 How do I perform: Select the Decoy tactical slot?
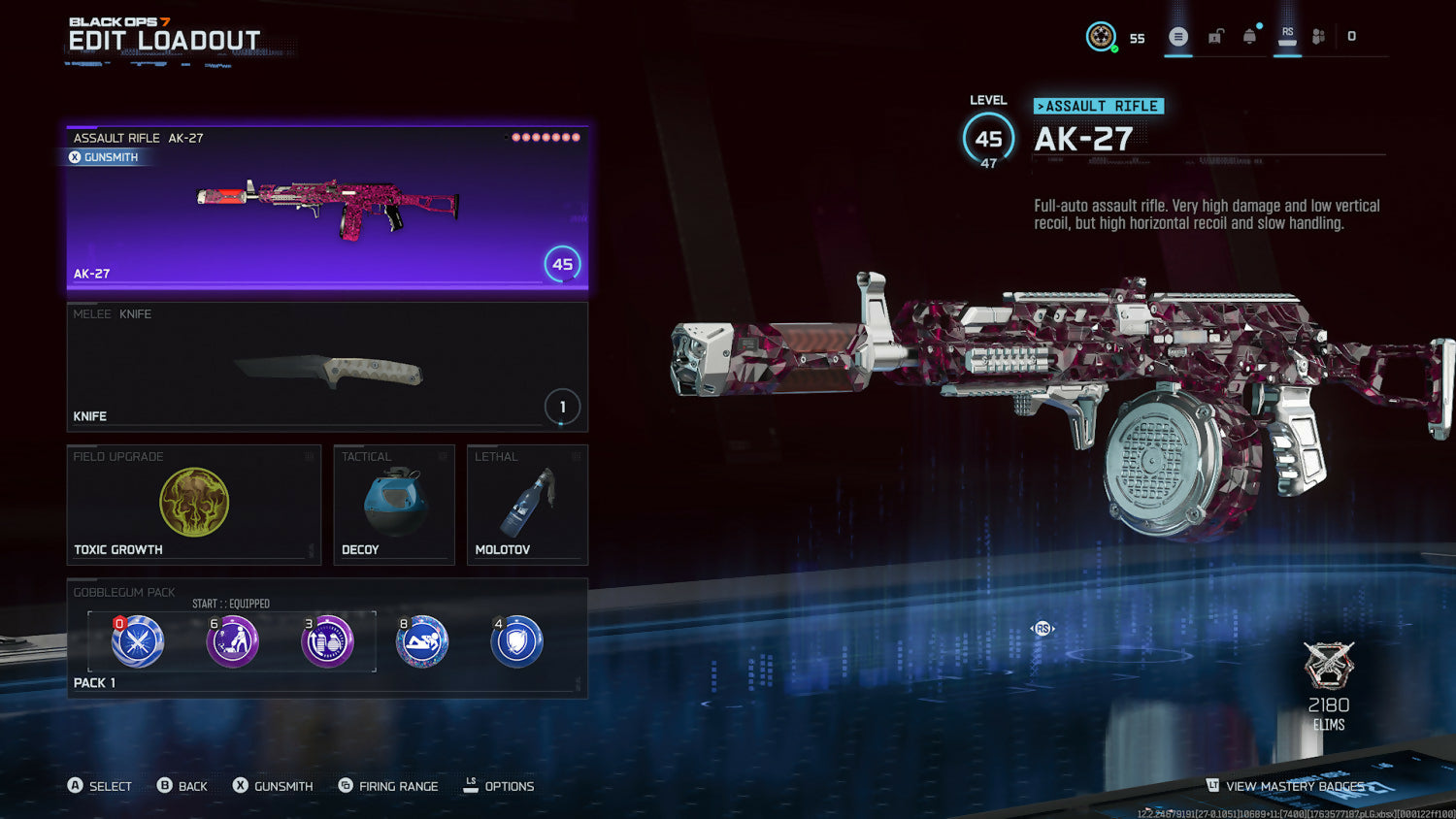click(x=394, y=505)
